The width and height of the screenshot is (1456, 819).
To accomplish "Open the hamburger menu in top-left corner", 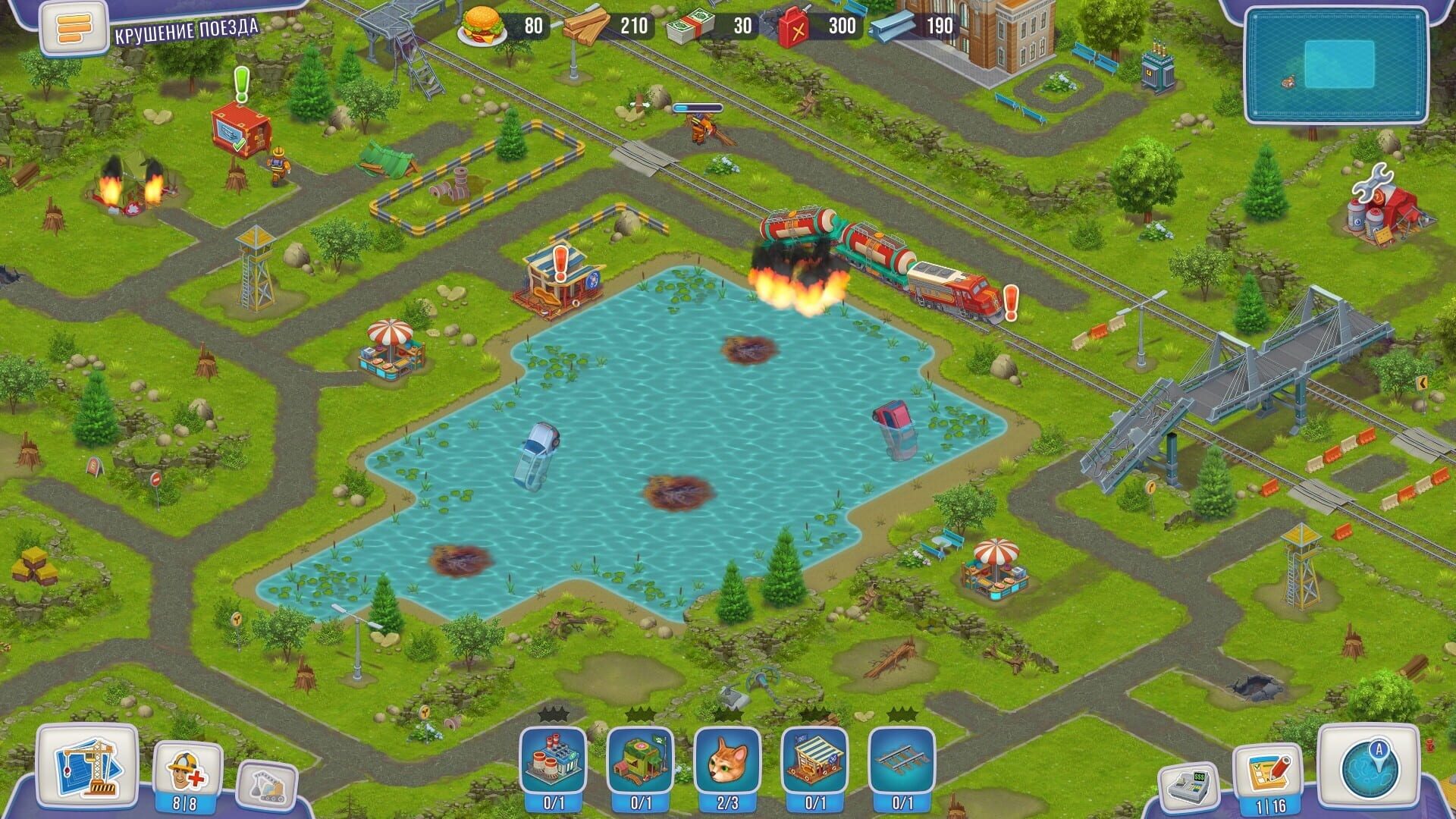I will [x=72, y=28].
